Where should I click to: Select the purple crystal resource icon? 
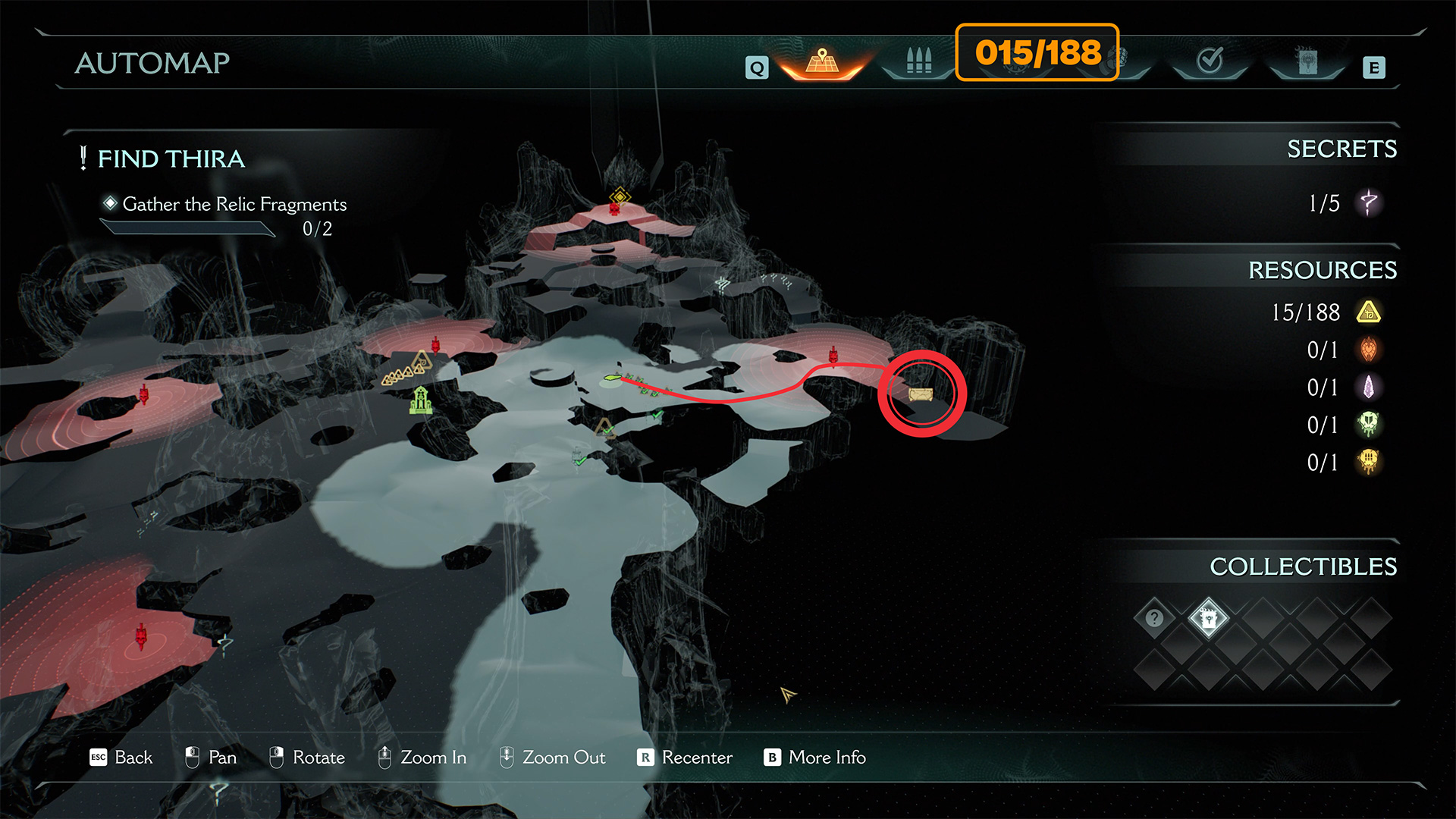[x=1369, y=388]
